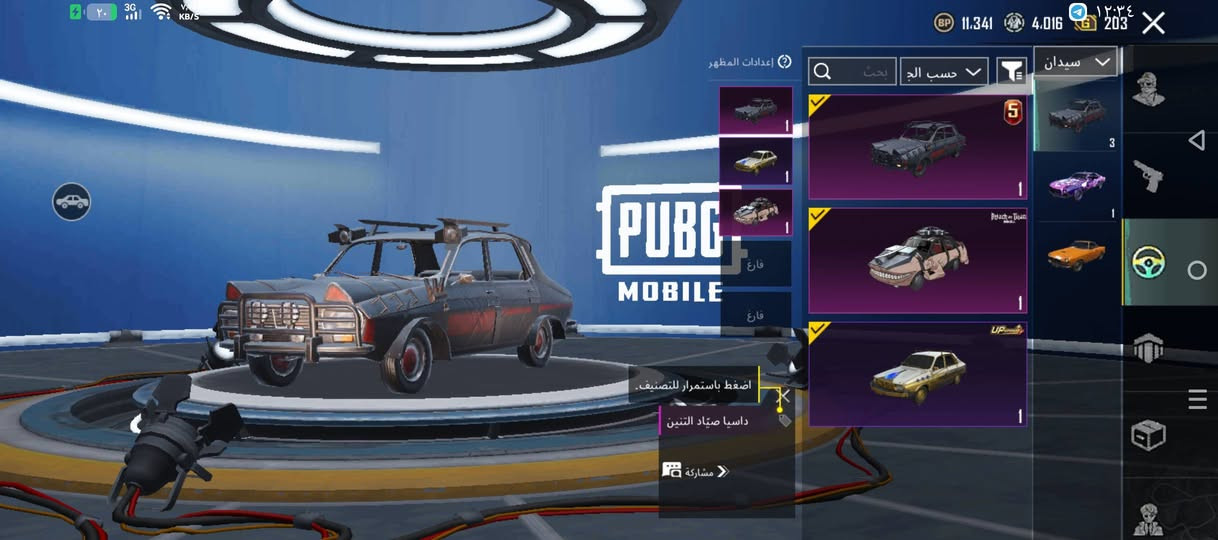Open appearance settings help question mark
The height and width of the screenshot is (540, 1218).
pos(785,62)
